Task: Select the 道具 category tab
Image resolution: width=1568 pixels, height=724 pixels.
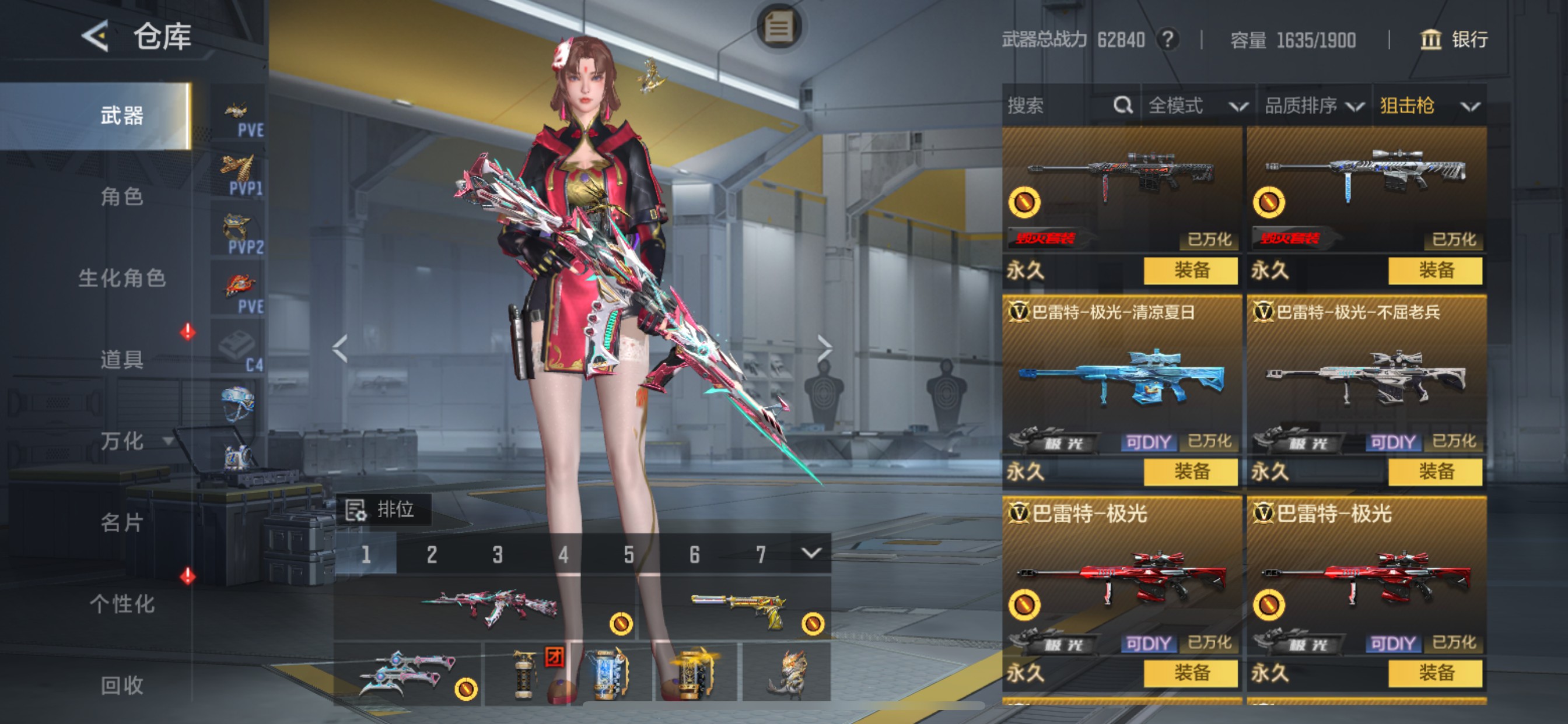Action: pyautogui.click(x=122, y=359)
